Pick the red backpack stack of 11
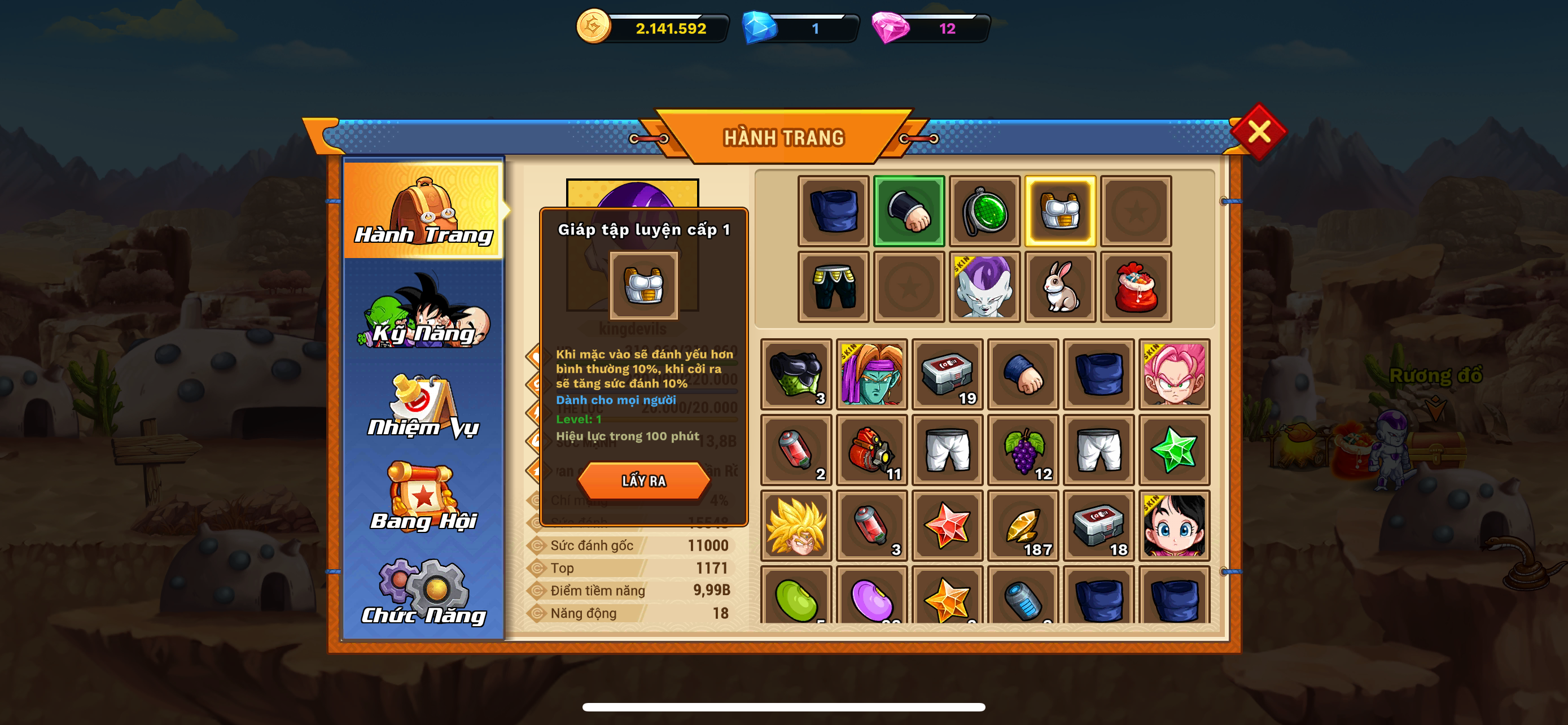 871,450
